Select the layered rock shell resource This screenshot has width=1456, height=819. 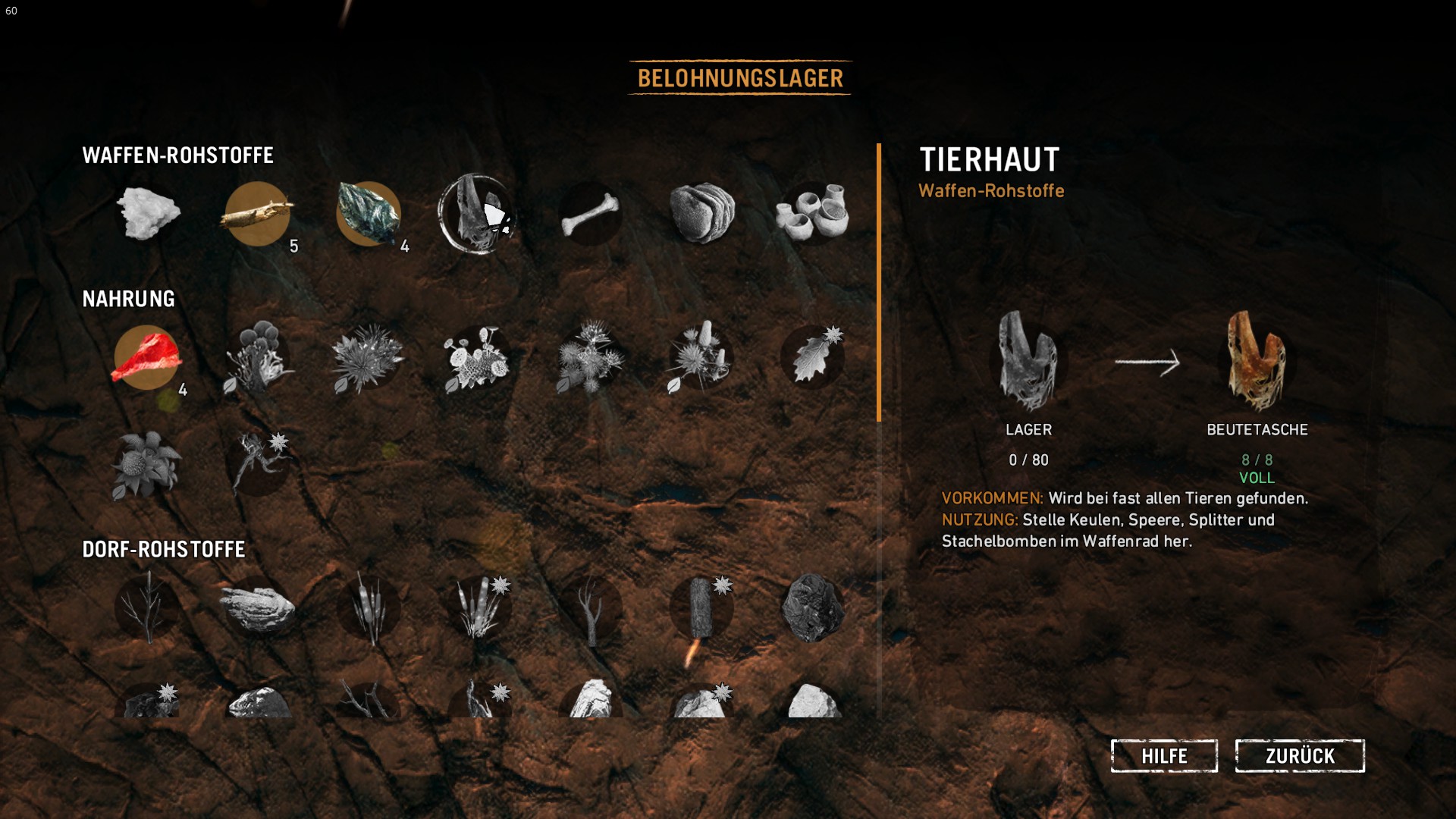tap(701, 214)
